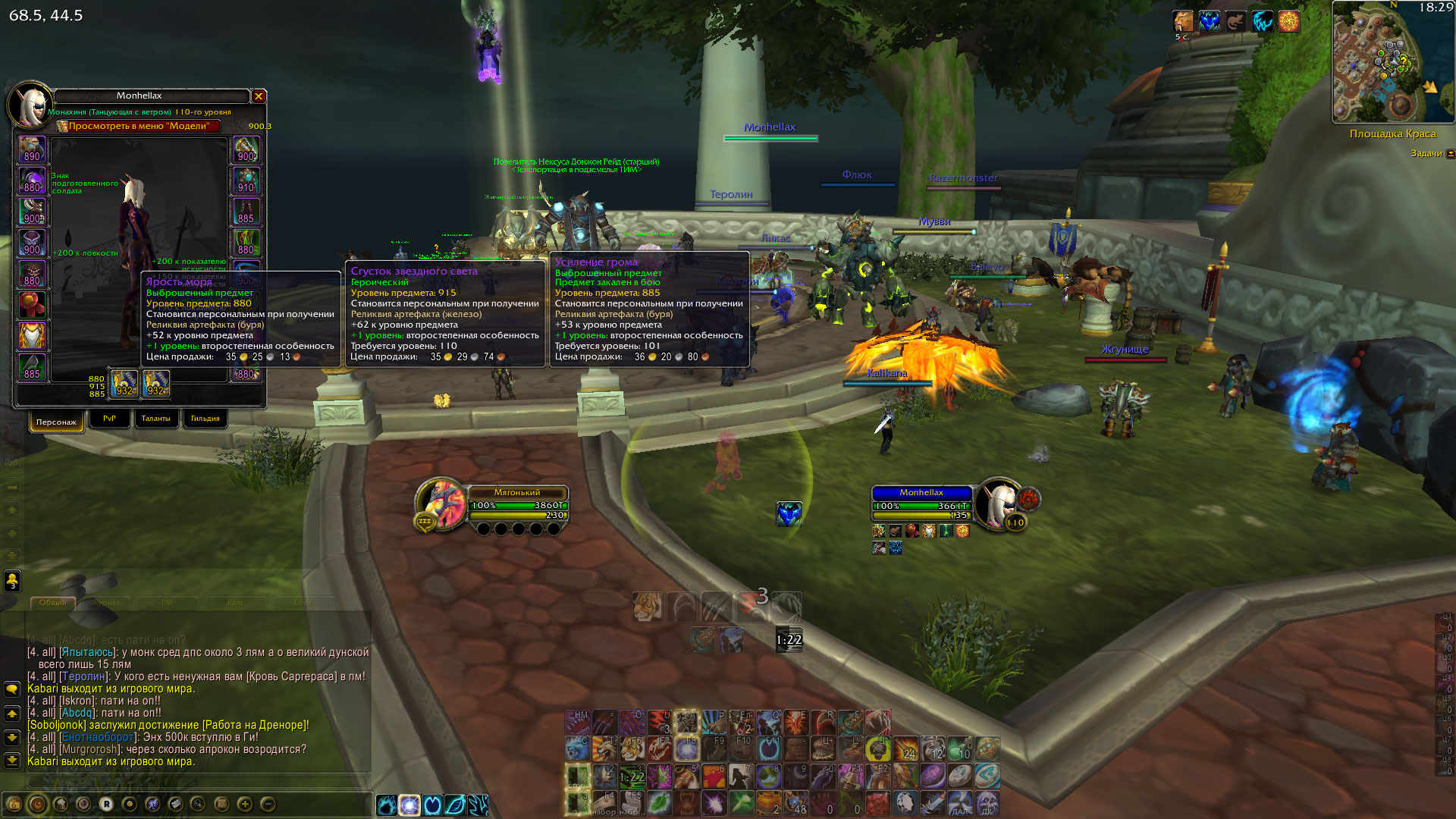This screenshot has height=819, width=1456.
Task: Close the Monhellax inspect window
Action: tap(259, 96)
